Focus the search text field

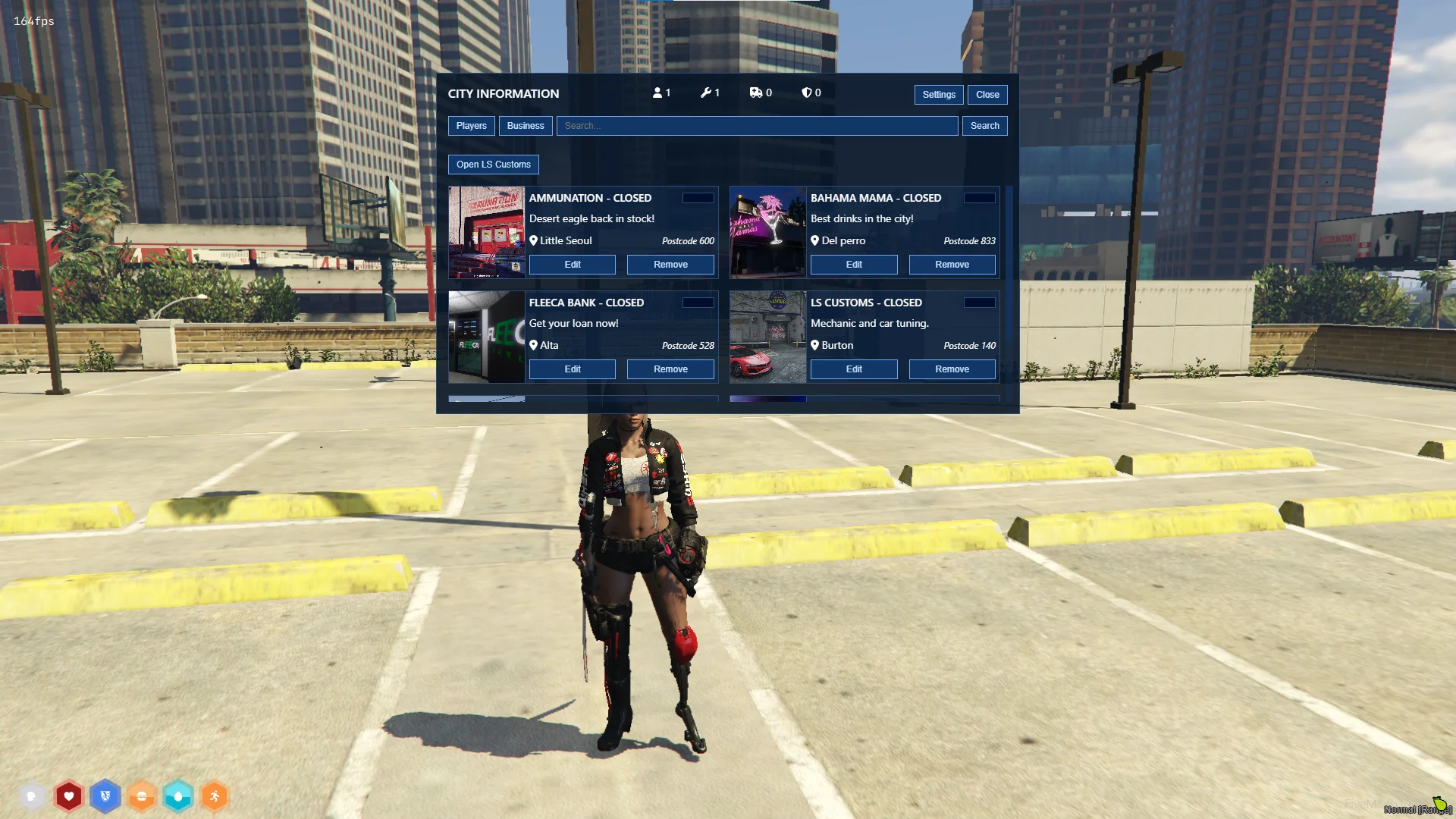pyautogui.click(x=757, y=126)
